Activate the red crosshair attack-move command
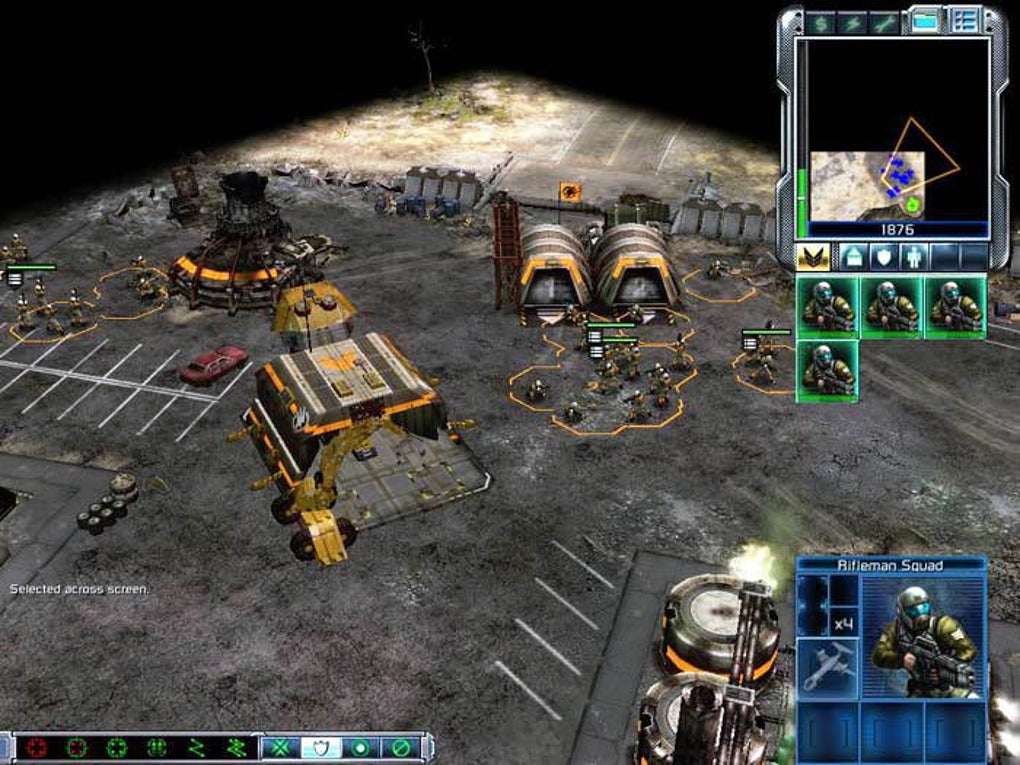1020x765 pixels. (x=38, y=746)
